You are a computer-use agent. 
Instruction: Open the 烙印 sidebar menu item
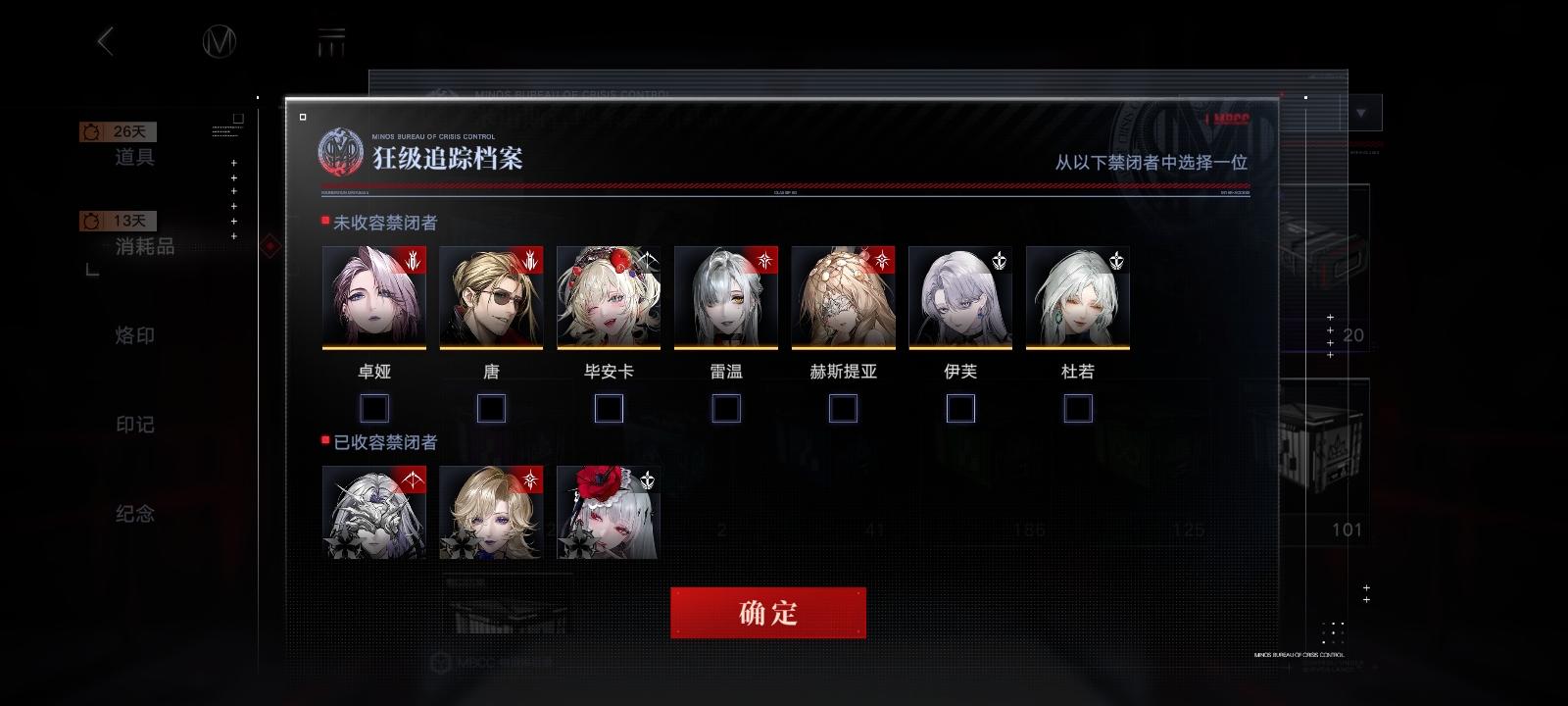[135, 335]
